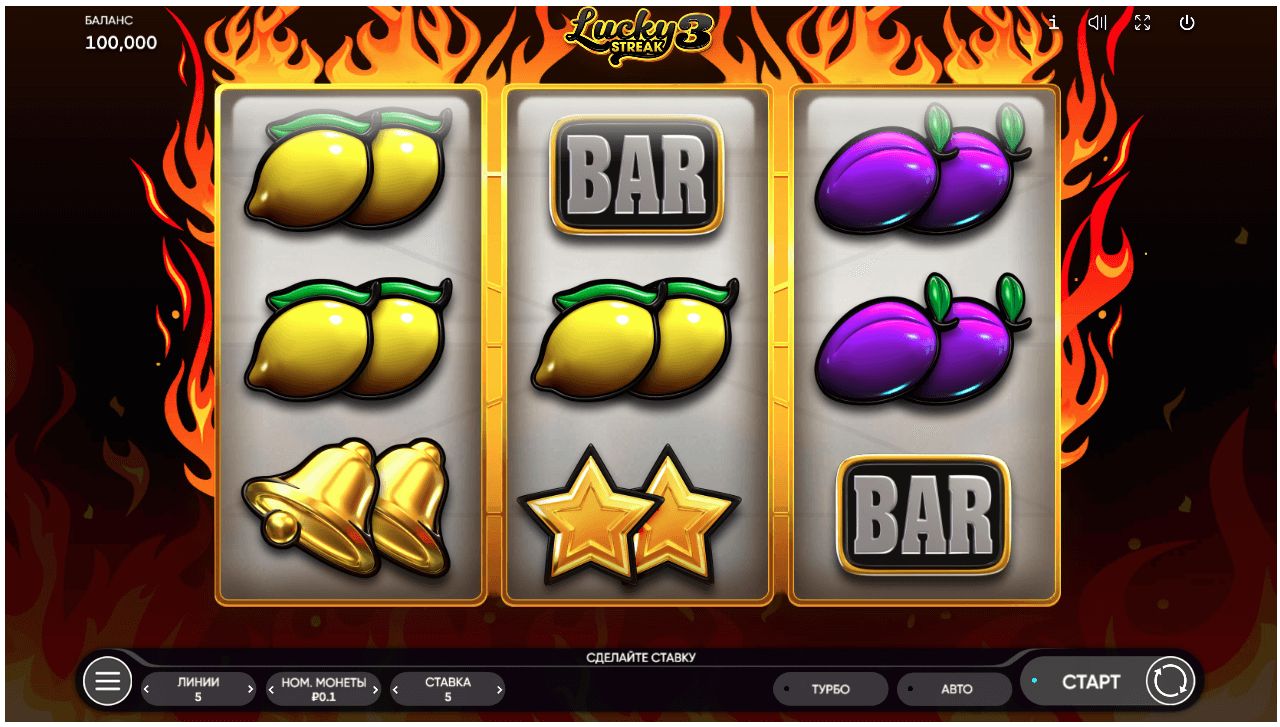
Task: Lower the coin value (НОМ. МОНЕТЫ)
Action: (272, 689)
